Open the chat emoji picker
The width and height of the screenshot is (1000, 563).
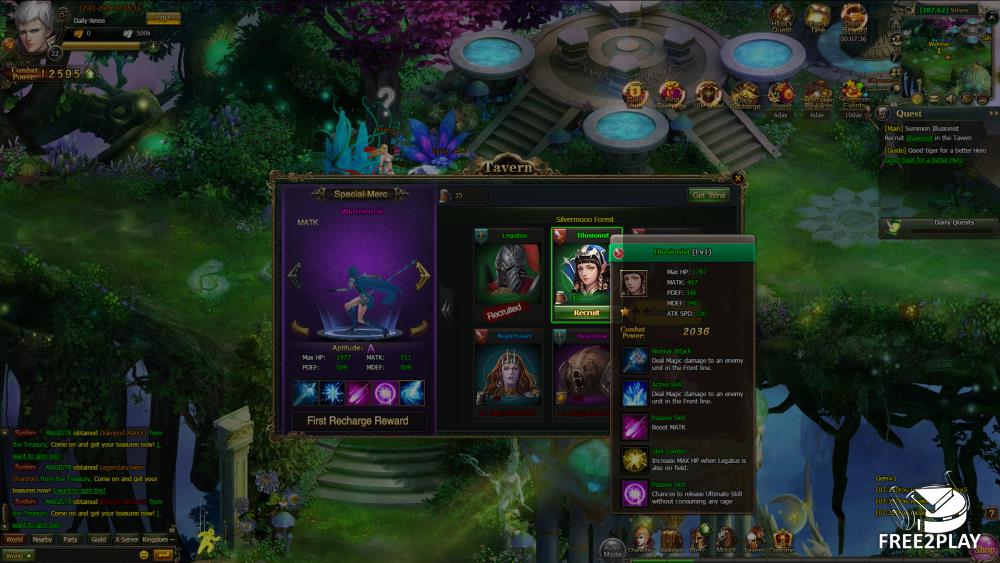(144, 555)
